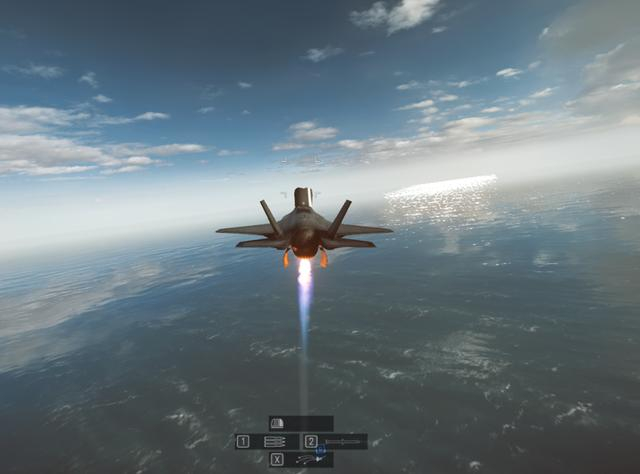Select the cannon rounds weapon slot
This screenshot has height=474, width=640.
tap(267, 441)
